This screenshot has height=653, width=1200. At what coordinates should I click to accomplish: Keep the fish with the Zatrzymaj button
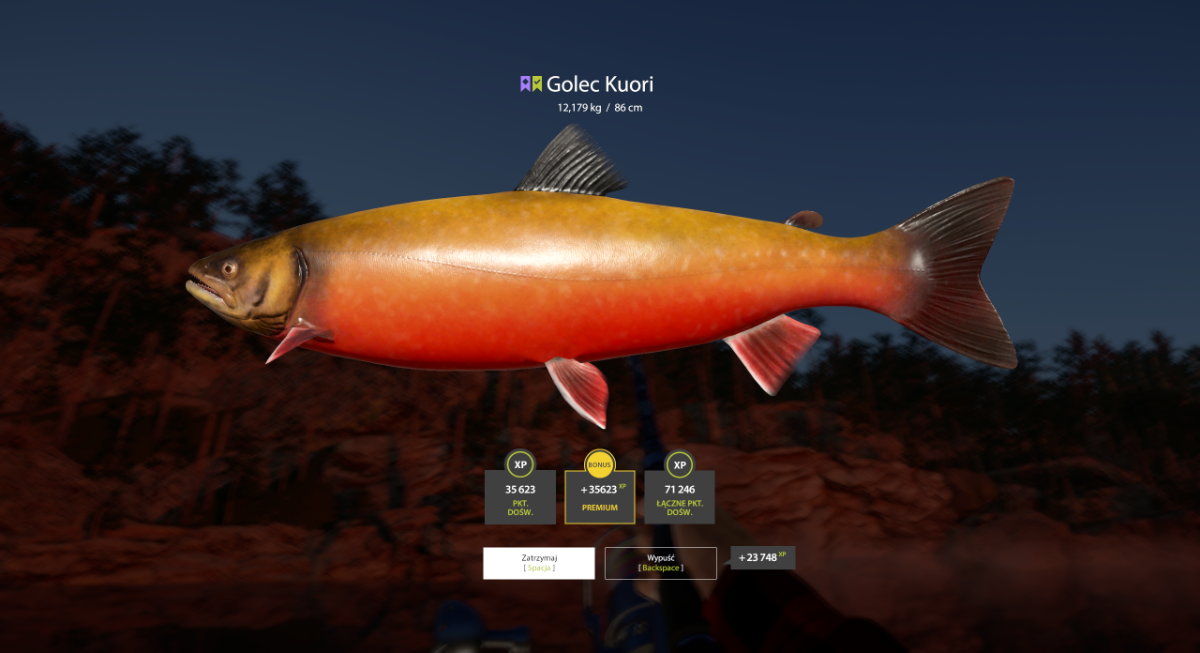[x=538, y=562]
